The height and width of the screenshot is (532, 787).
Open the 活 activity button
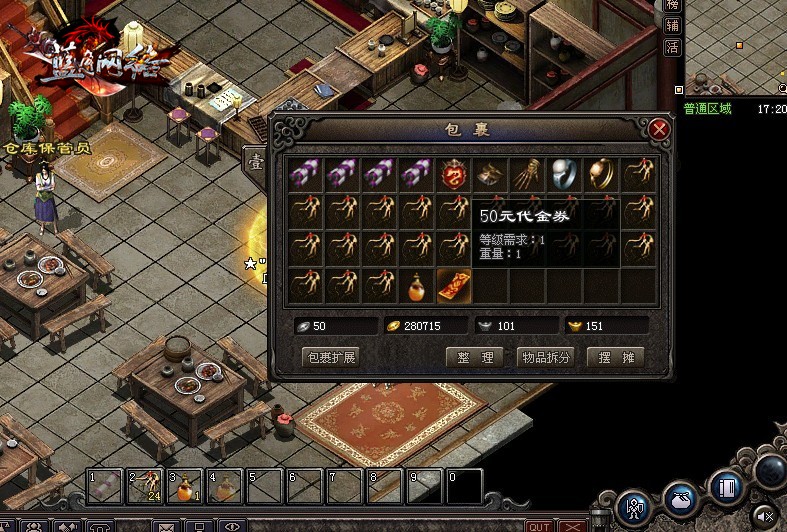click(x=673, y=47)
